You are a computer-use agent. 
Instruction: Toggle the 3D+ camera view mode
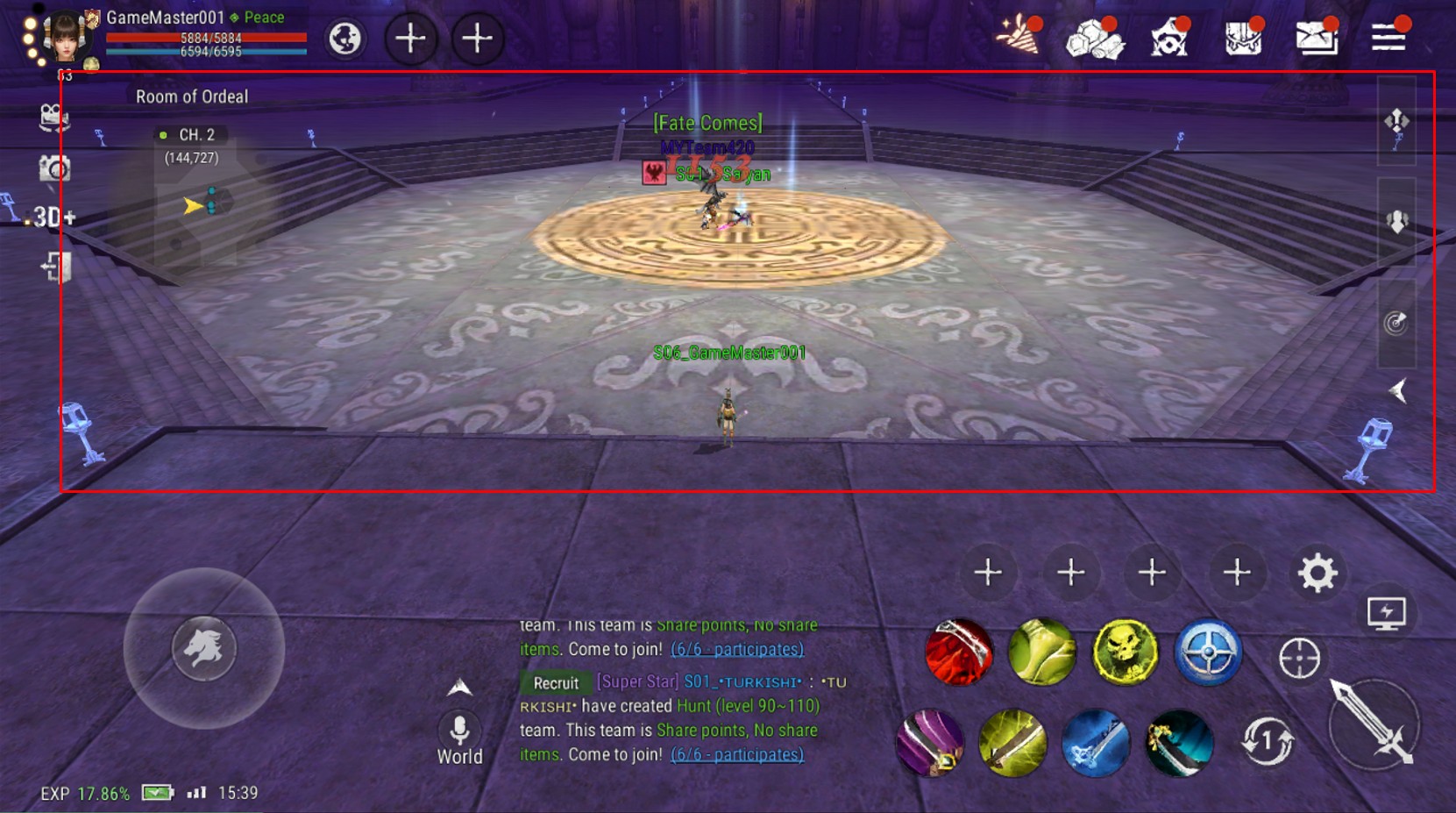click(53, 217)
